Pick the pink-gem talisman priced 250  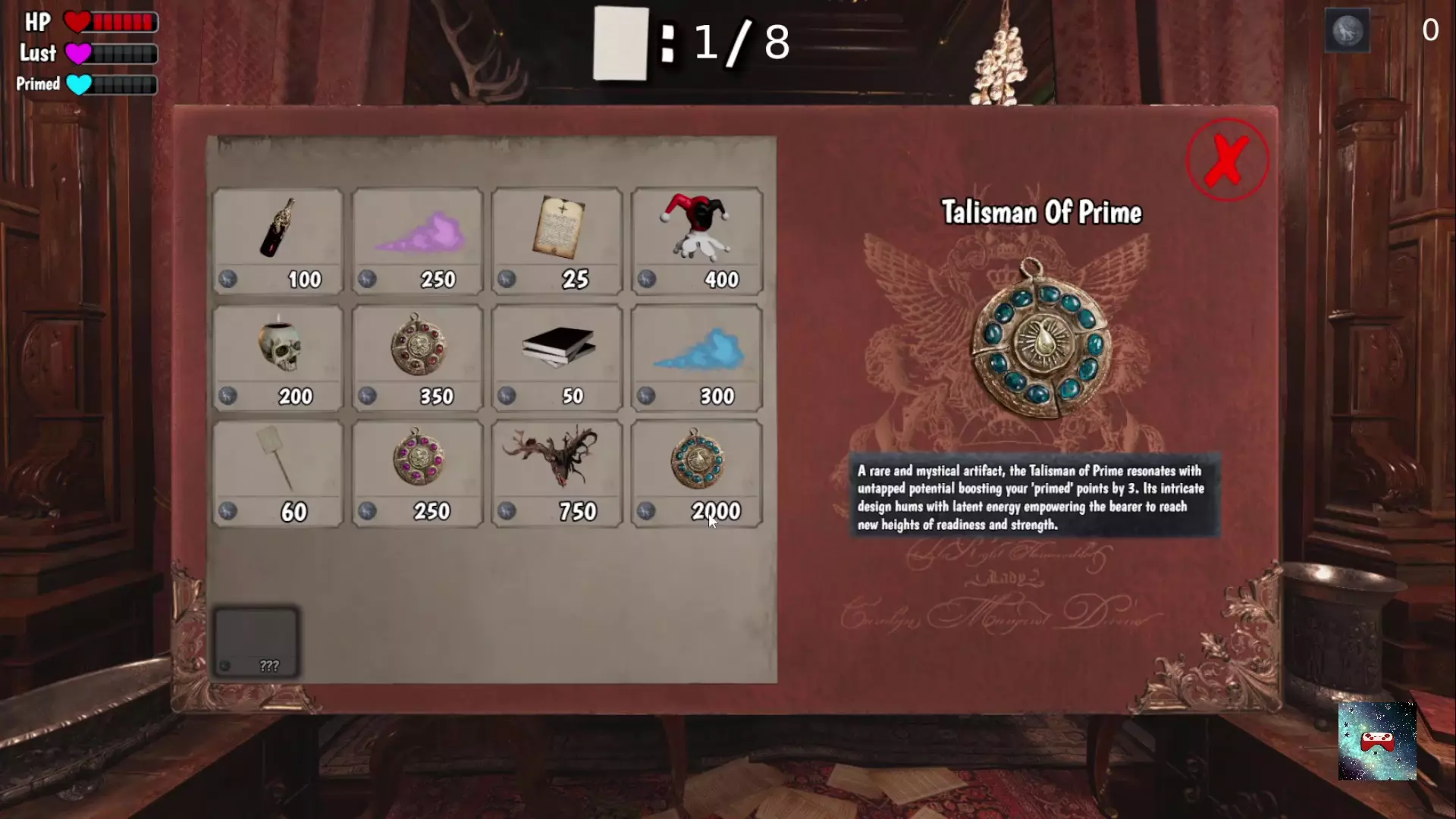pos(417,474)
